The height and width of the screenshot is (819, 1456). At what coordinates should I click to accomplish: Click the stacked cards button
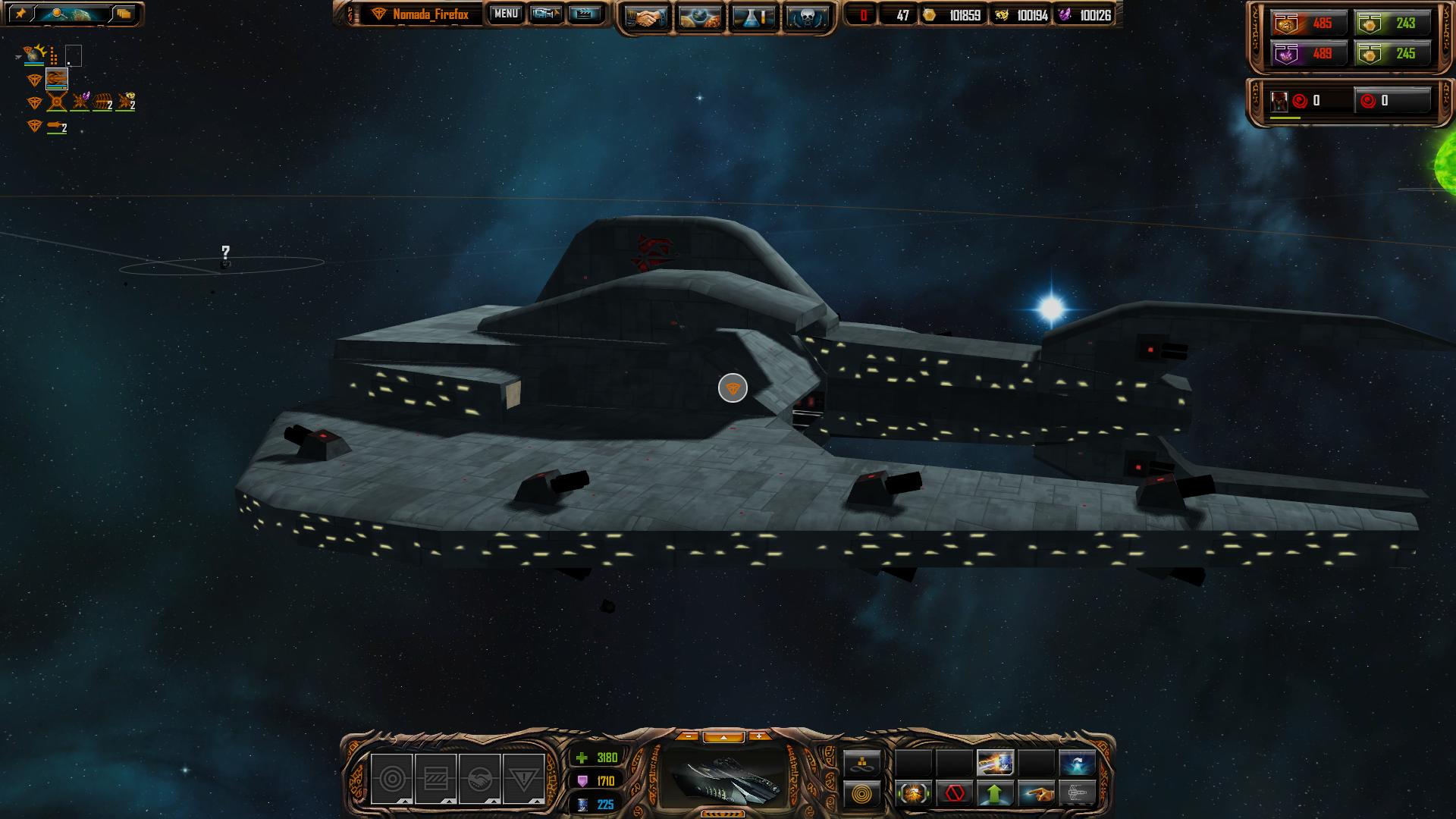124,14
